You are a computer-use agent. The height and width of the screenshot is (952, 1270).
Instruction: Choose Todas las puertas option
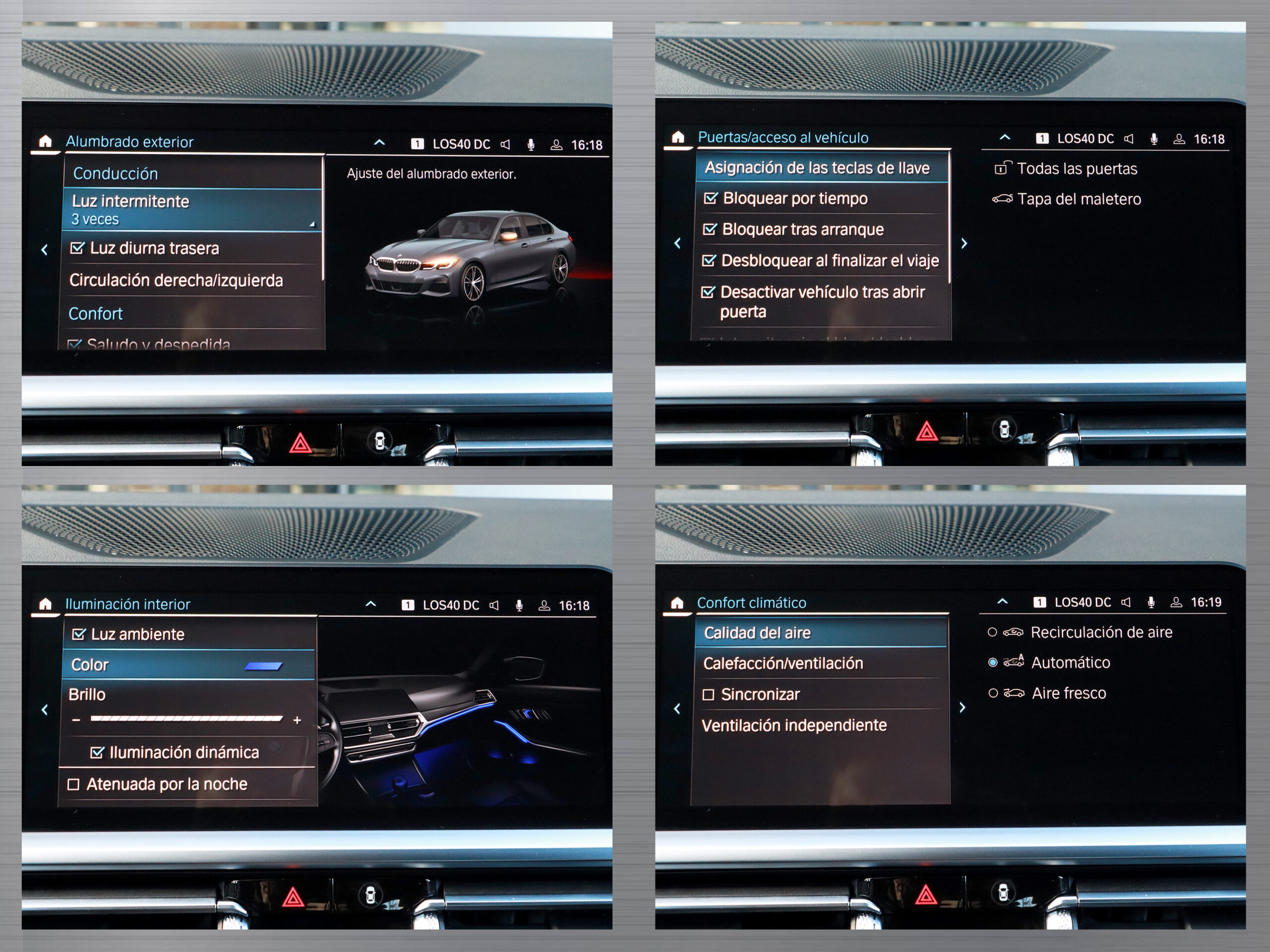1077,169
